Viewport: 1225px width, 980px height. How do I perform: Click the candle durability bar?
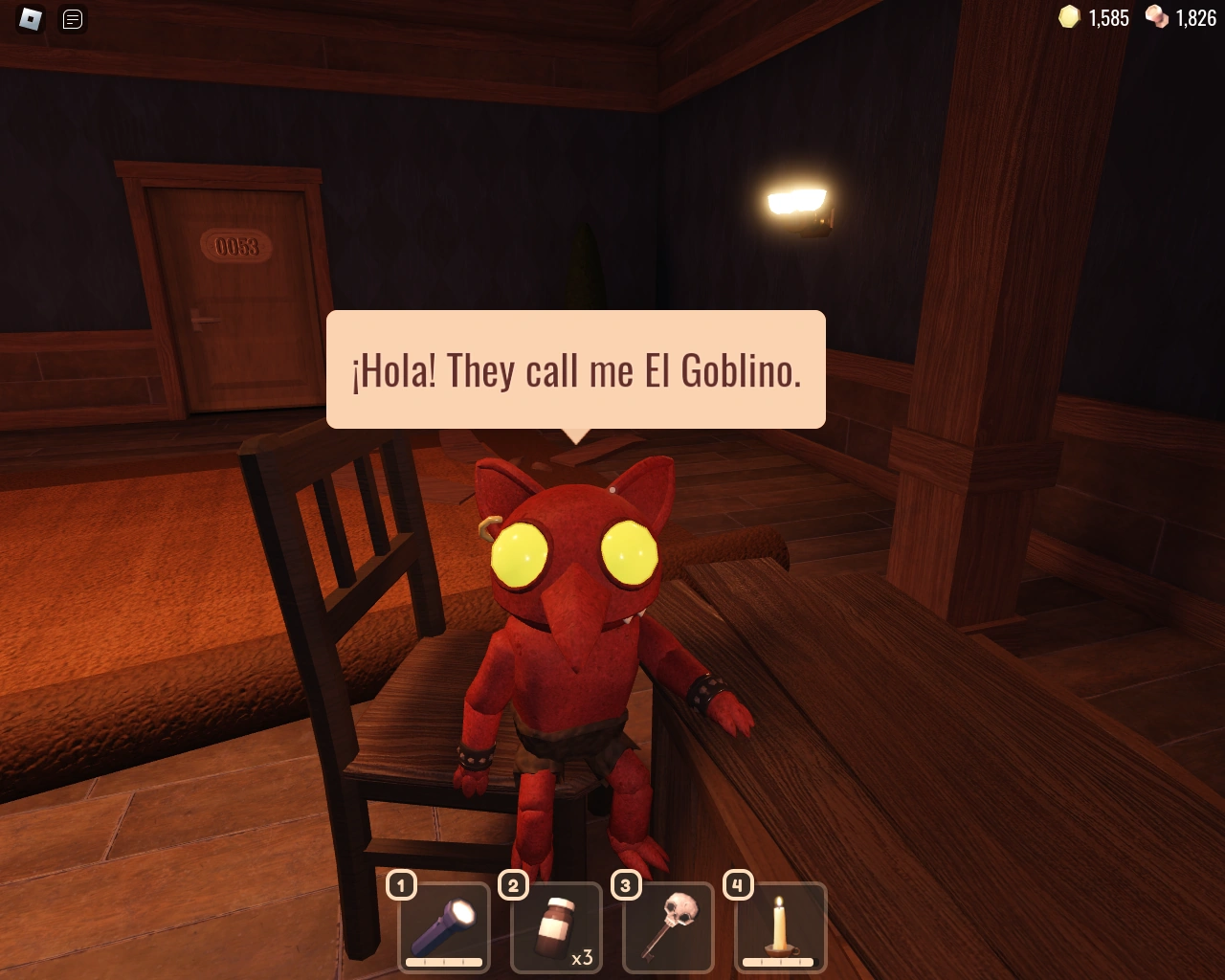coord(780,961)
